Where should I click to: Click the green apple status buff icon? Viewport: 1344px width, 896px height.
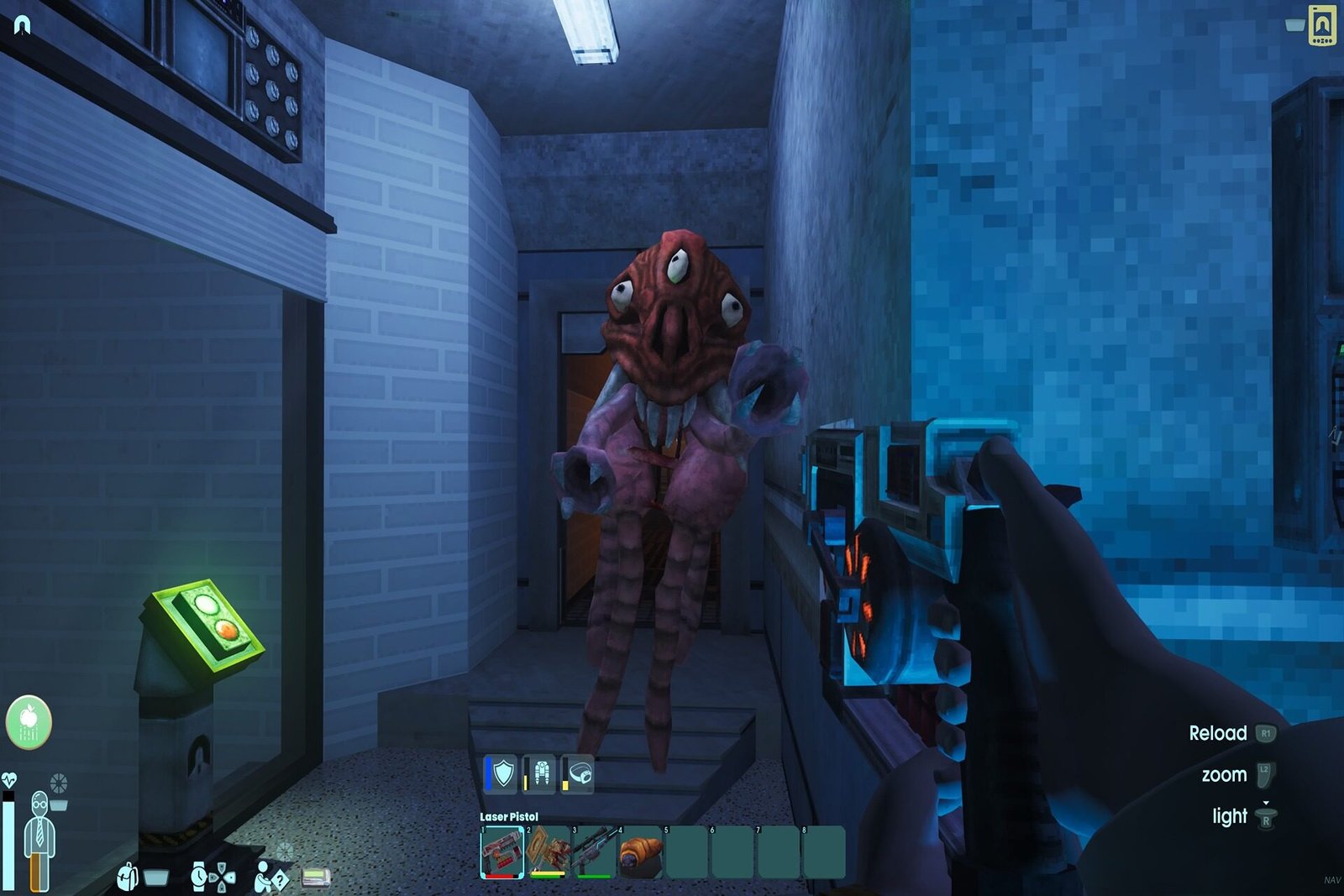coord(29,721)
